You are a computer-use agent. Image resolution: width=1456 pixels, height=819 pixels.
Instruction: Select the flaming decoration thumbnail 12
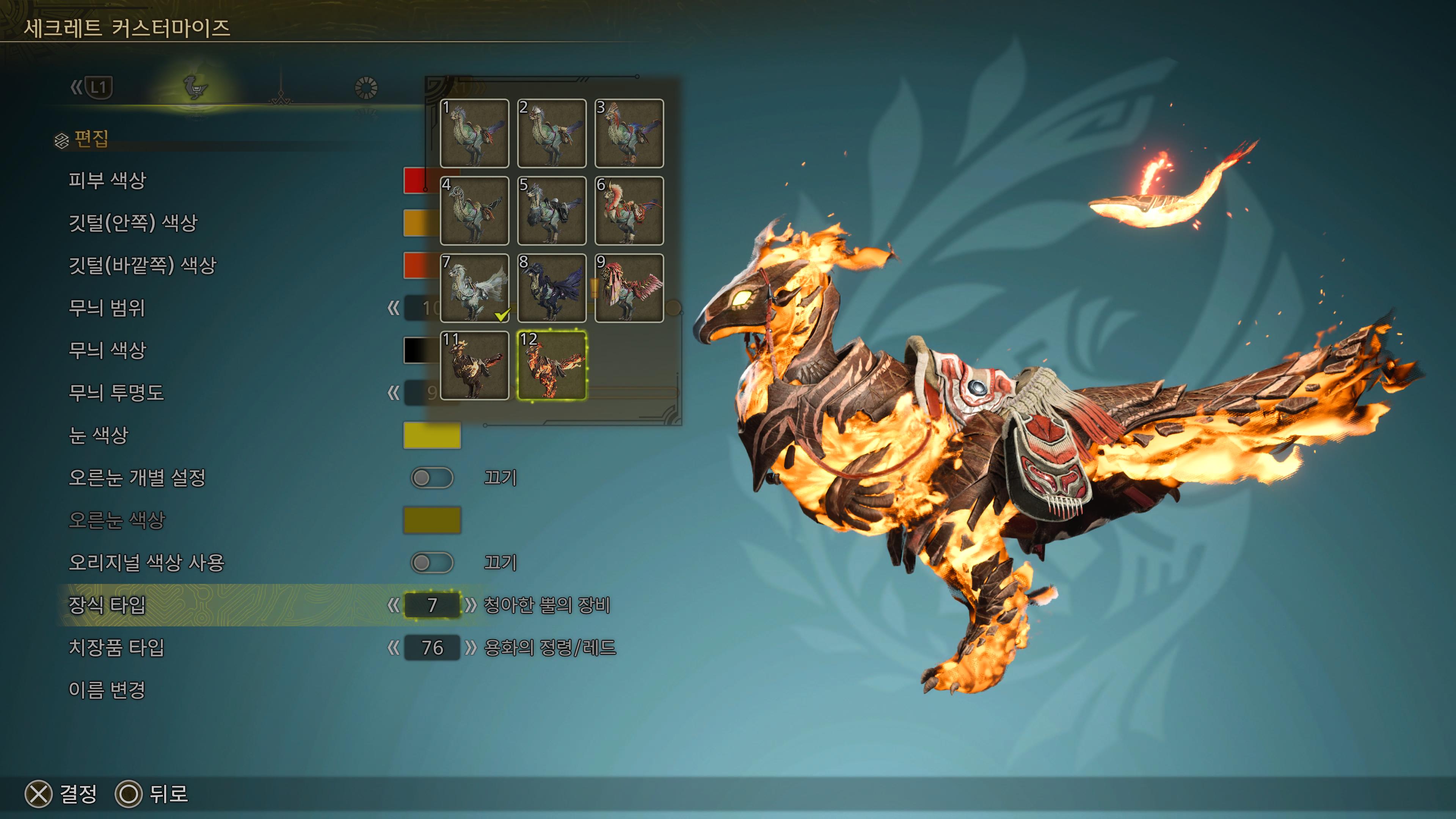click(552, 366)
